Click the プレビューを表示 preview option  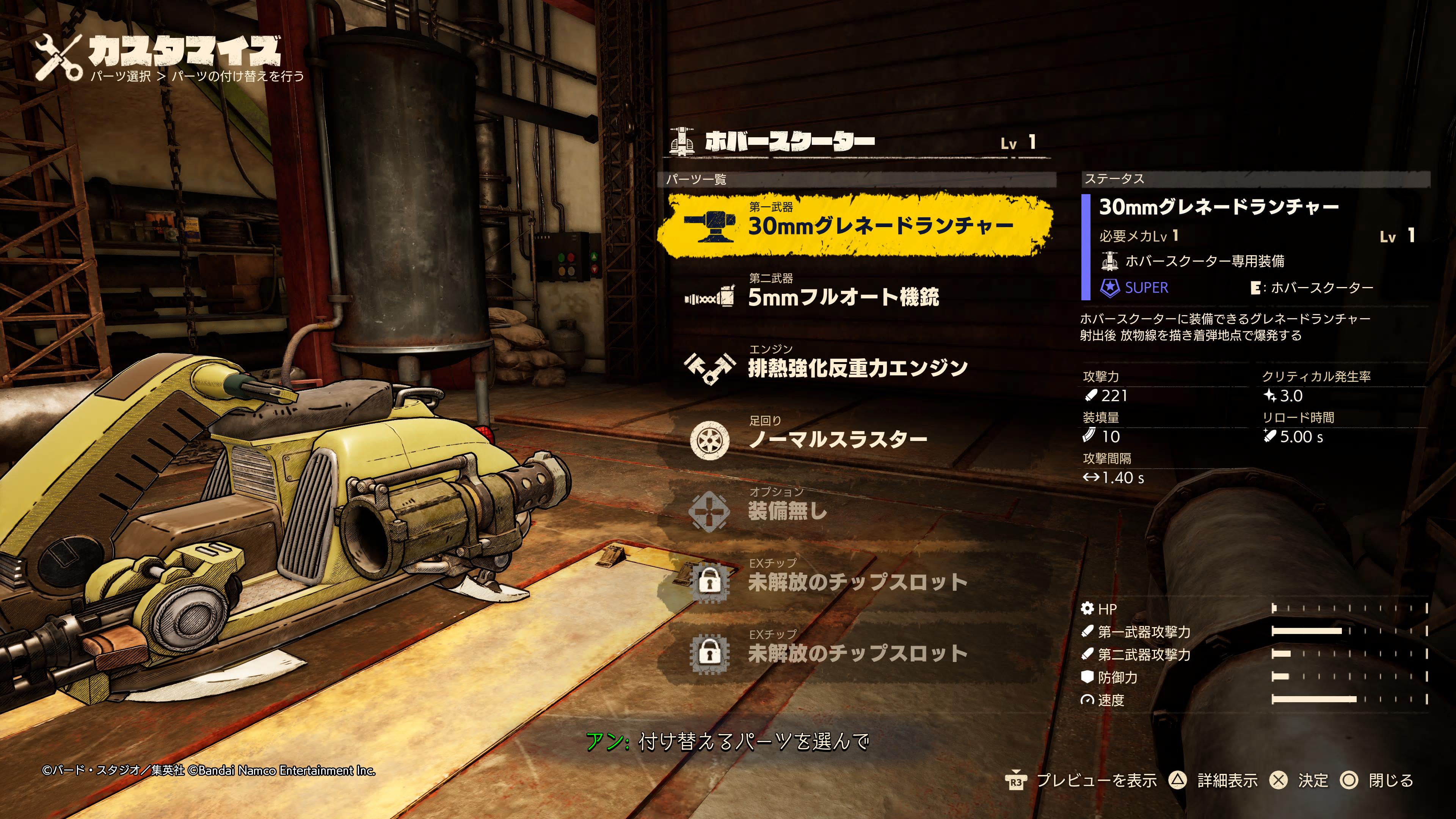pos(1095,781)
